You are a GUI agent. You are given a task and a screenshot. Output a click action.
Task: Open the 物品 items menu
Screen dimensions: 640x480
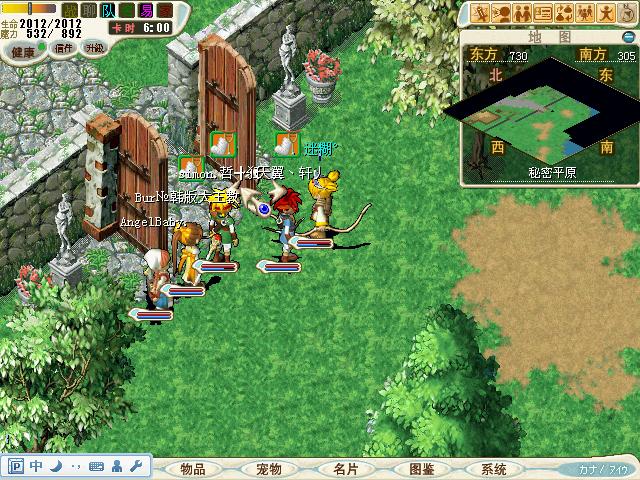[199, 469]
